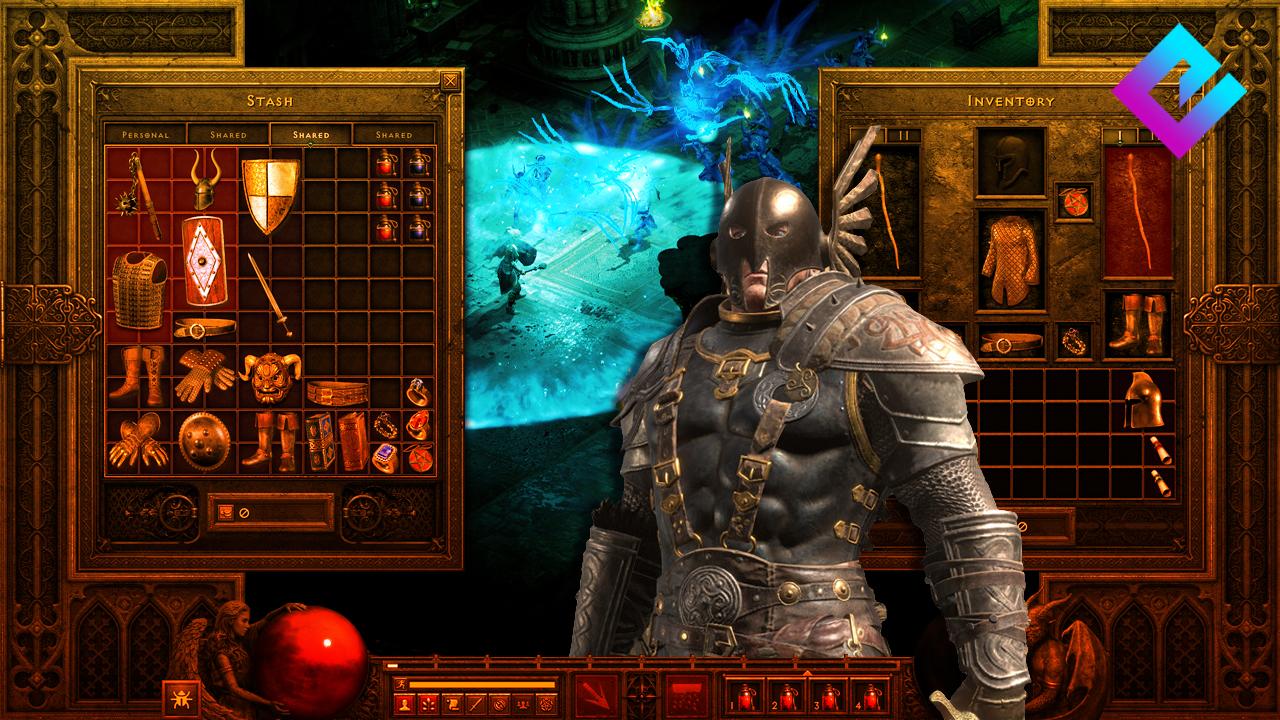1280x720 pixels.
Task: Click the equipped boots slot in Inventory
Action: [x=1138, y=324]
